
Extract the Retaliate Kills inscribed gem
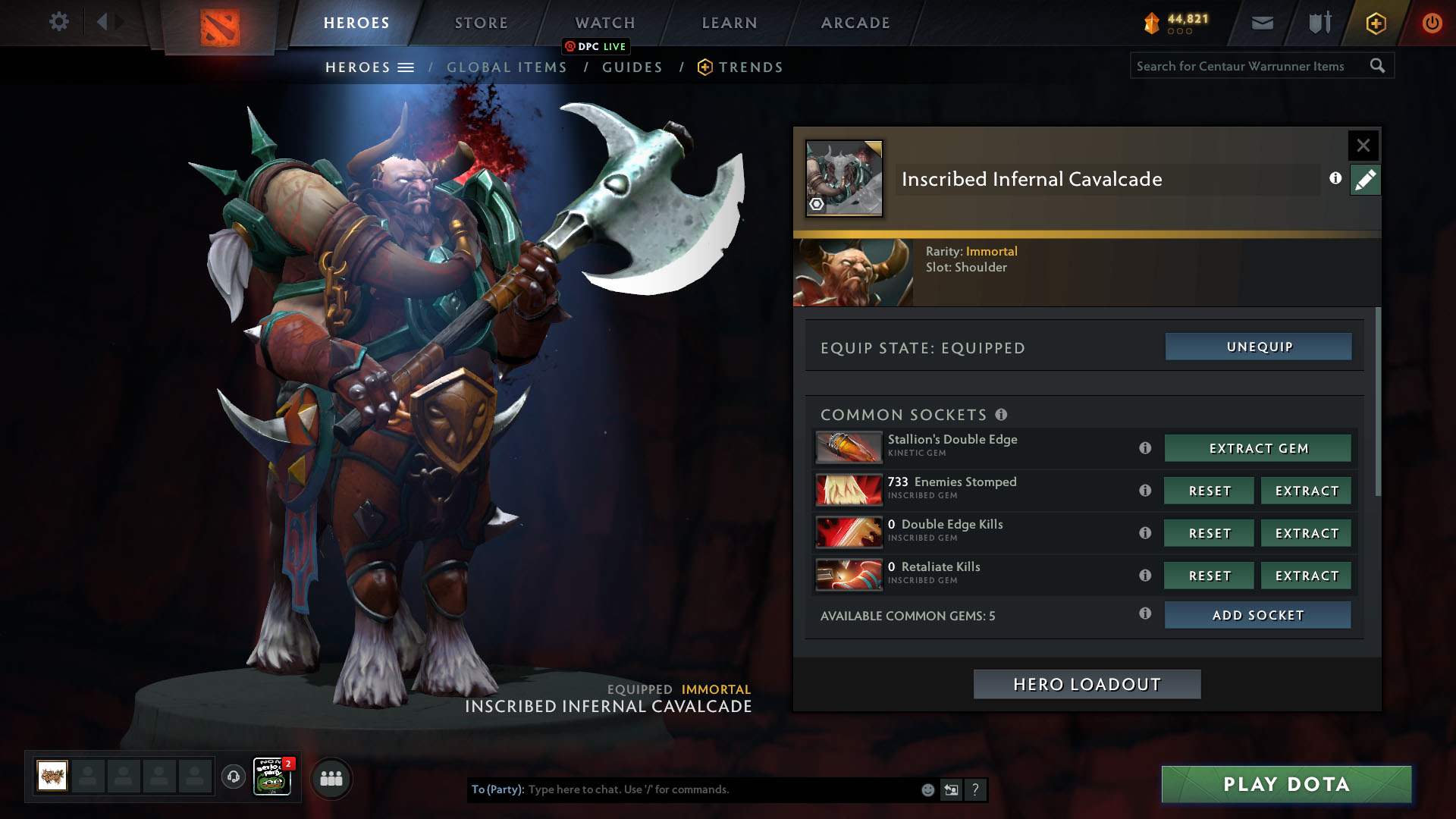click(1306, 576)
